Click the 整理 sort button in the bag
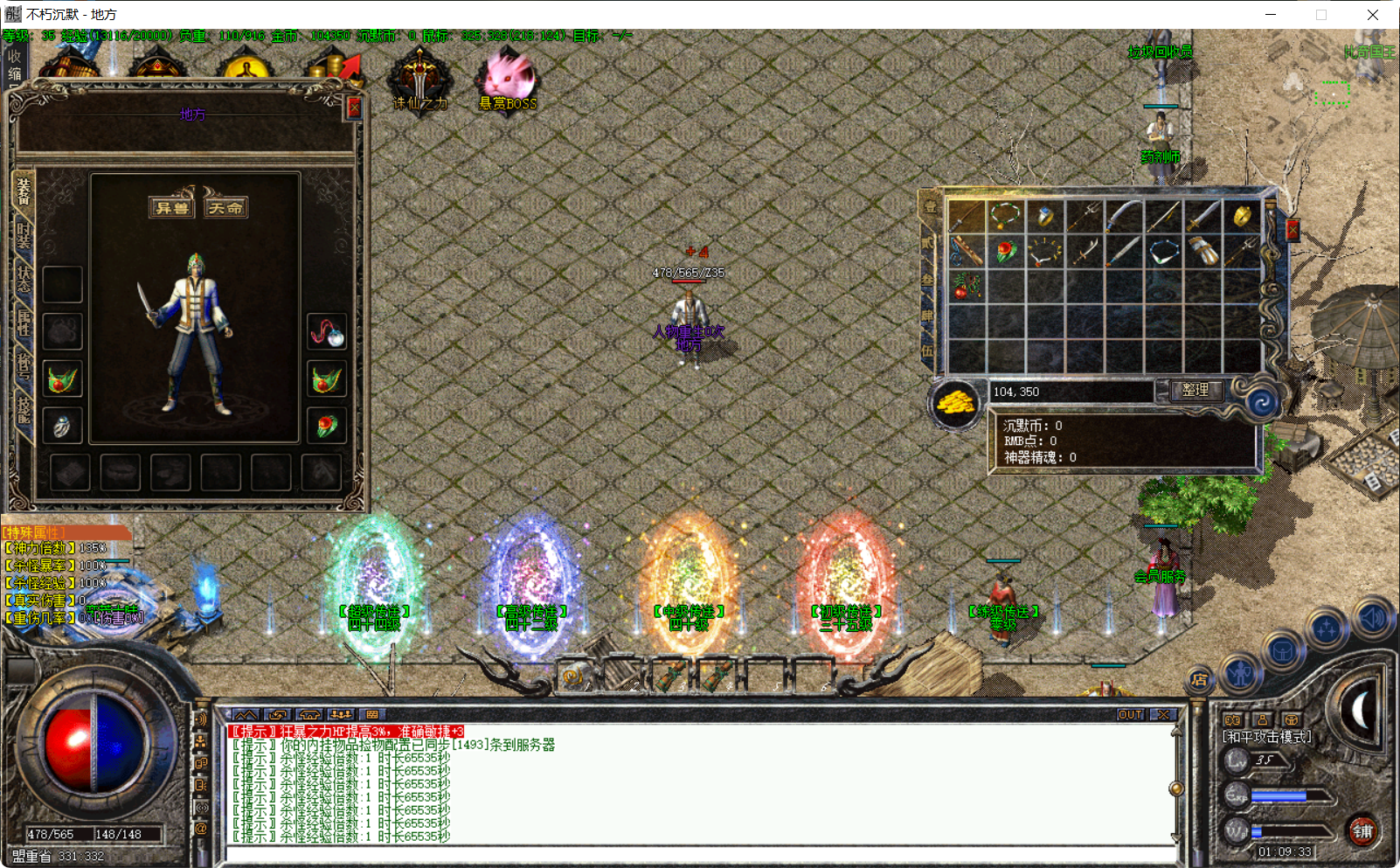The width and height of the screenshot is (1400, 868). point(1195,391)
